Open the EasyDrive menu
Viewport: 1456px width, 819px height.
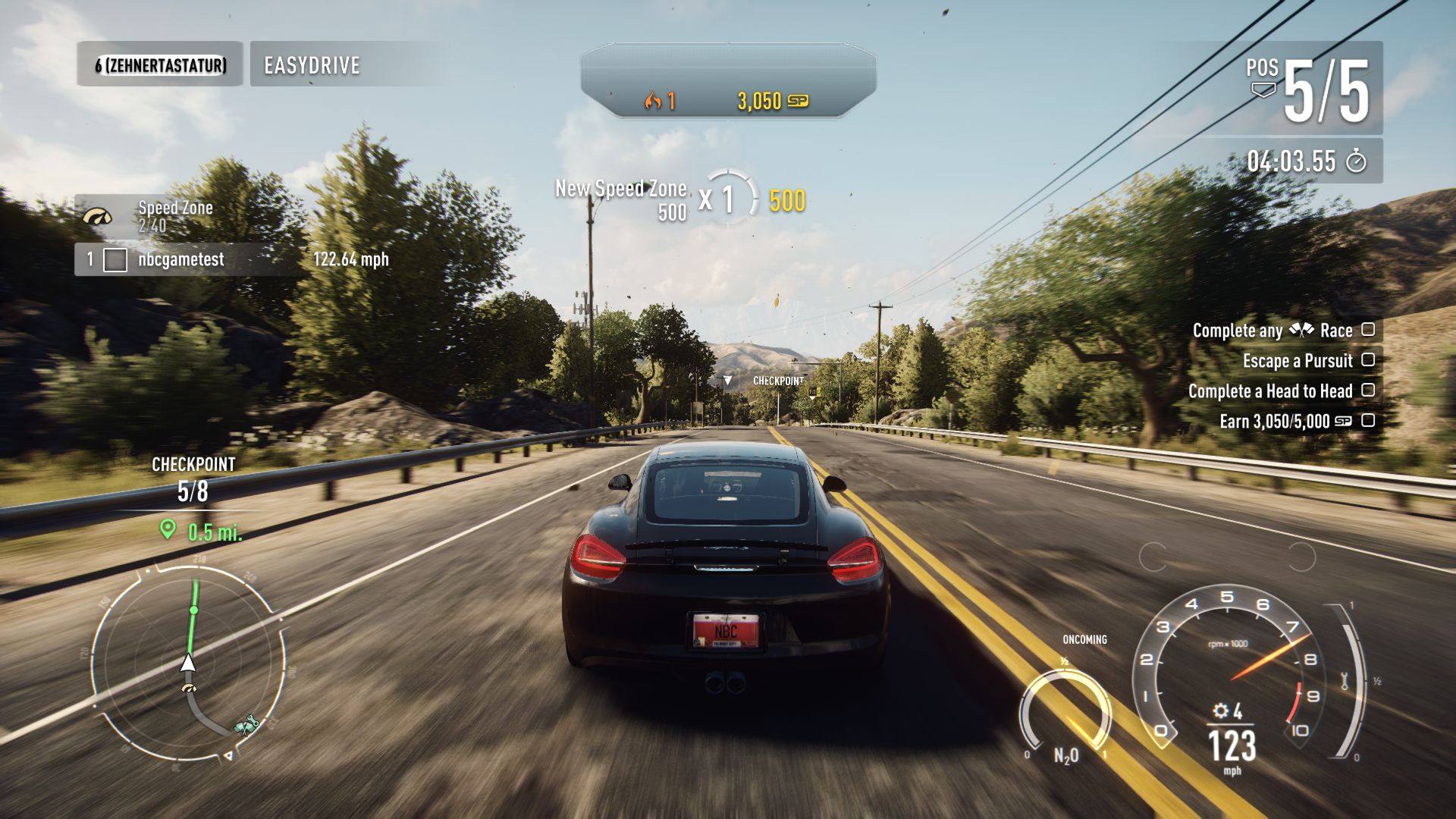coord(312,65)
